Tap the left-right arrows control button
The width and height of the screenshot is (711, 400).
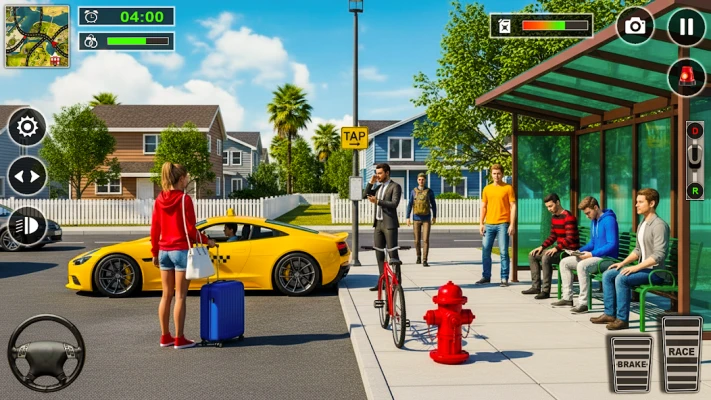[27, 176]
